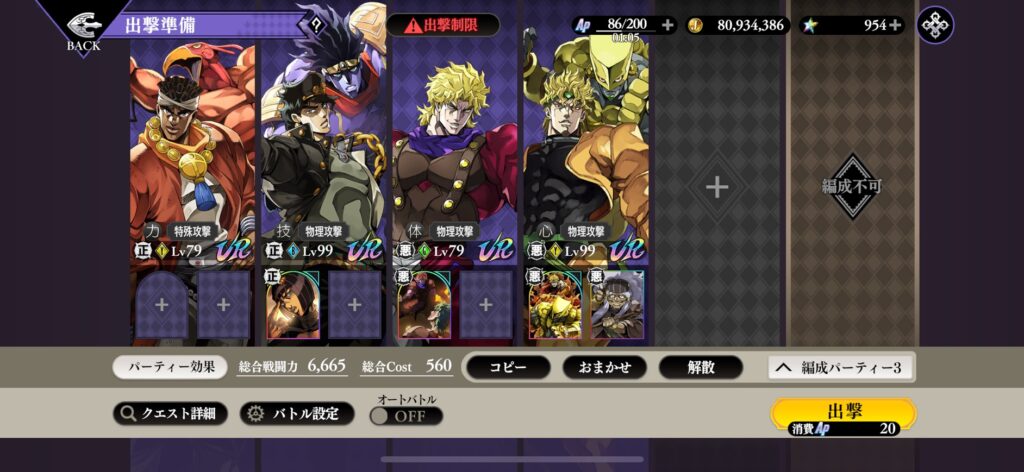Expand the 編成パーティー3 party selector
1024x472 pixels.
(x=840, y=367)
